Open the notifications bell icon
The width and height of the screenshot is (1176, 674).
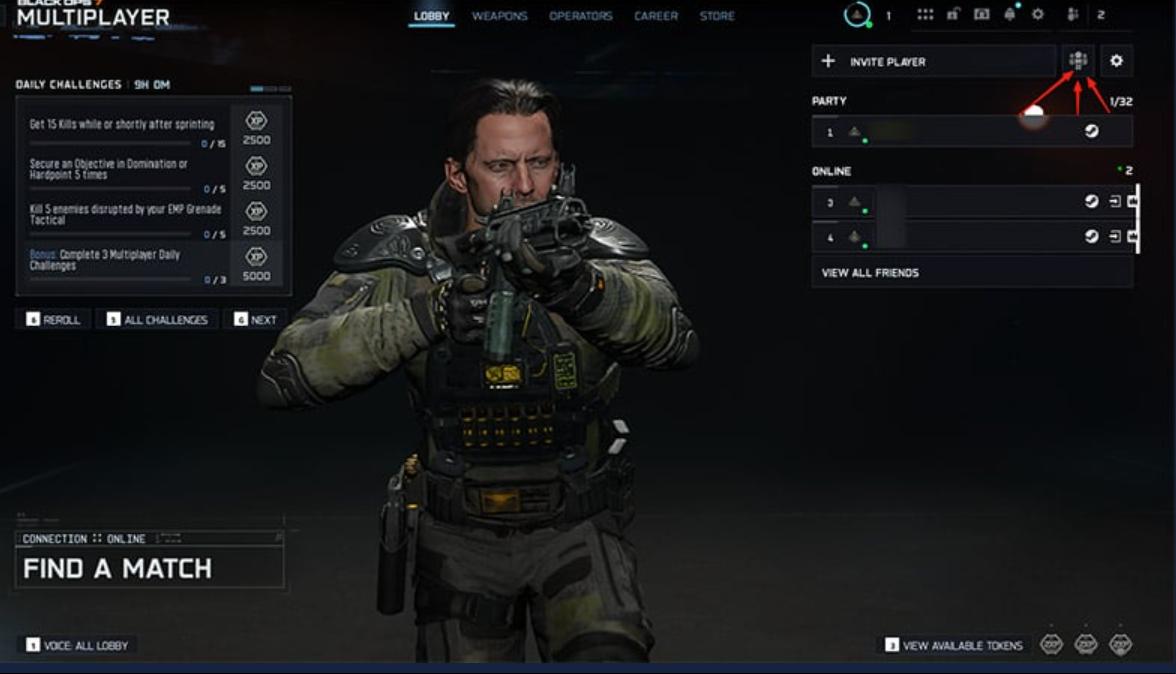[1010, 15]
